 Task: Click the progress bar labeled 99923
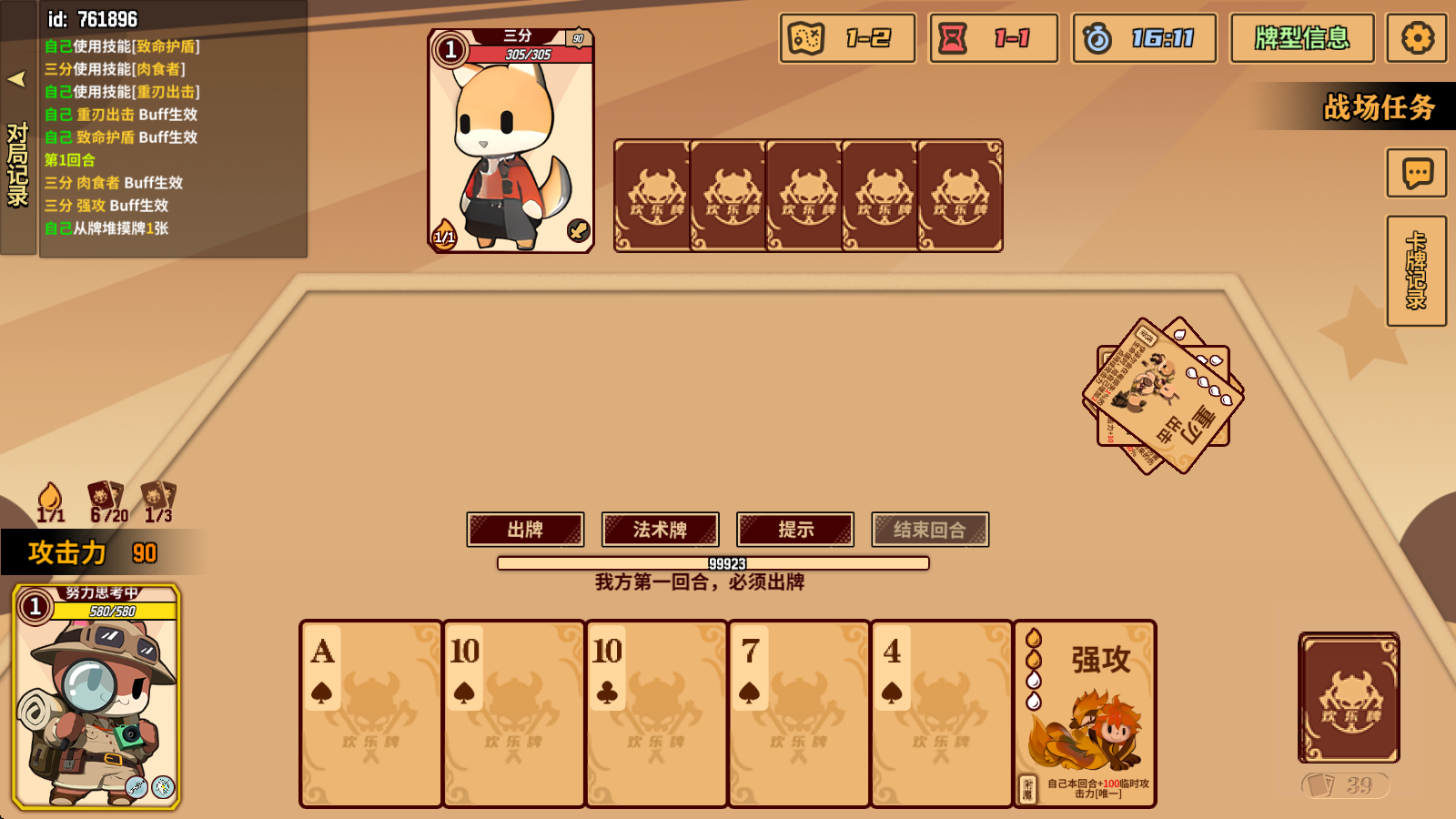[x=713, y=564]
